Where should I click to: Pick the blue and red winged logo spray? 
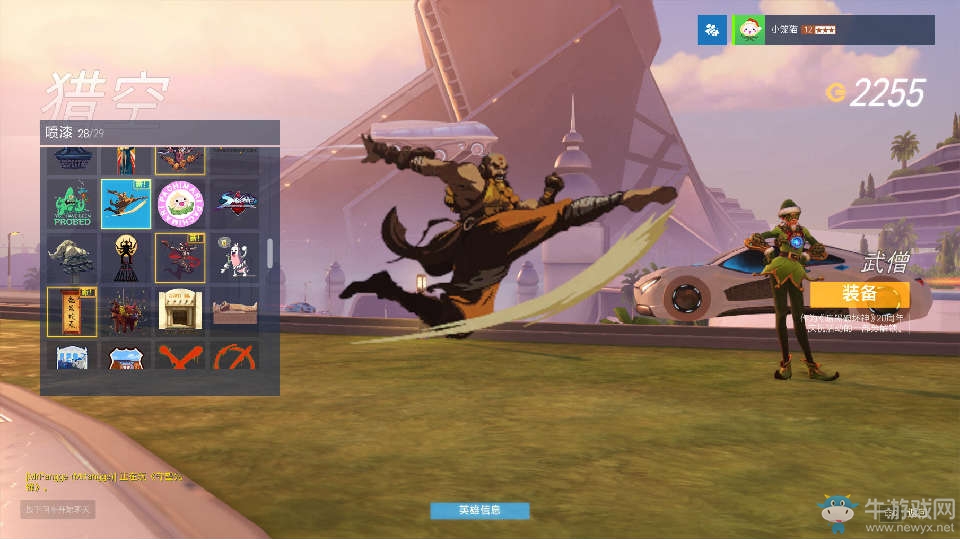(234, 204)
